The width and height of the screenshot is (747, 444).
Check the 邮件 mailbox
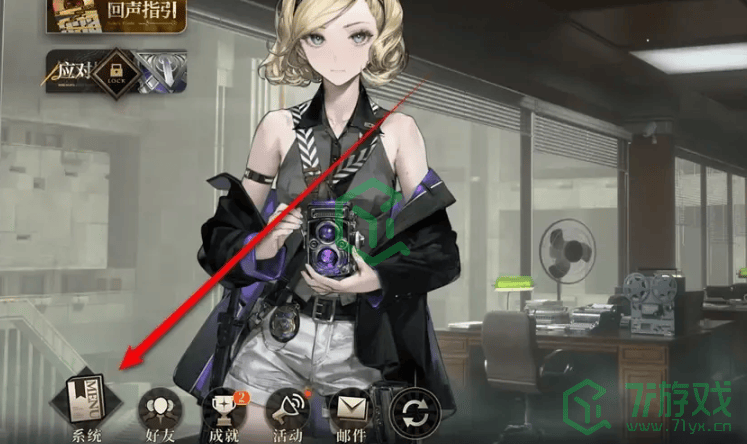pos(350,408)
